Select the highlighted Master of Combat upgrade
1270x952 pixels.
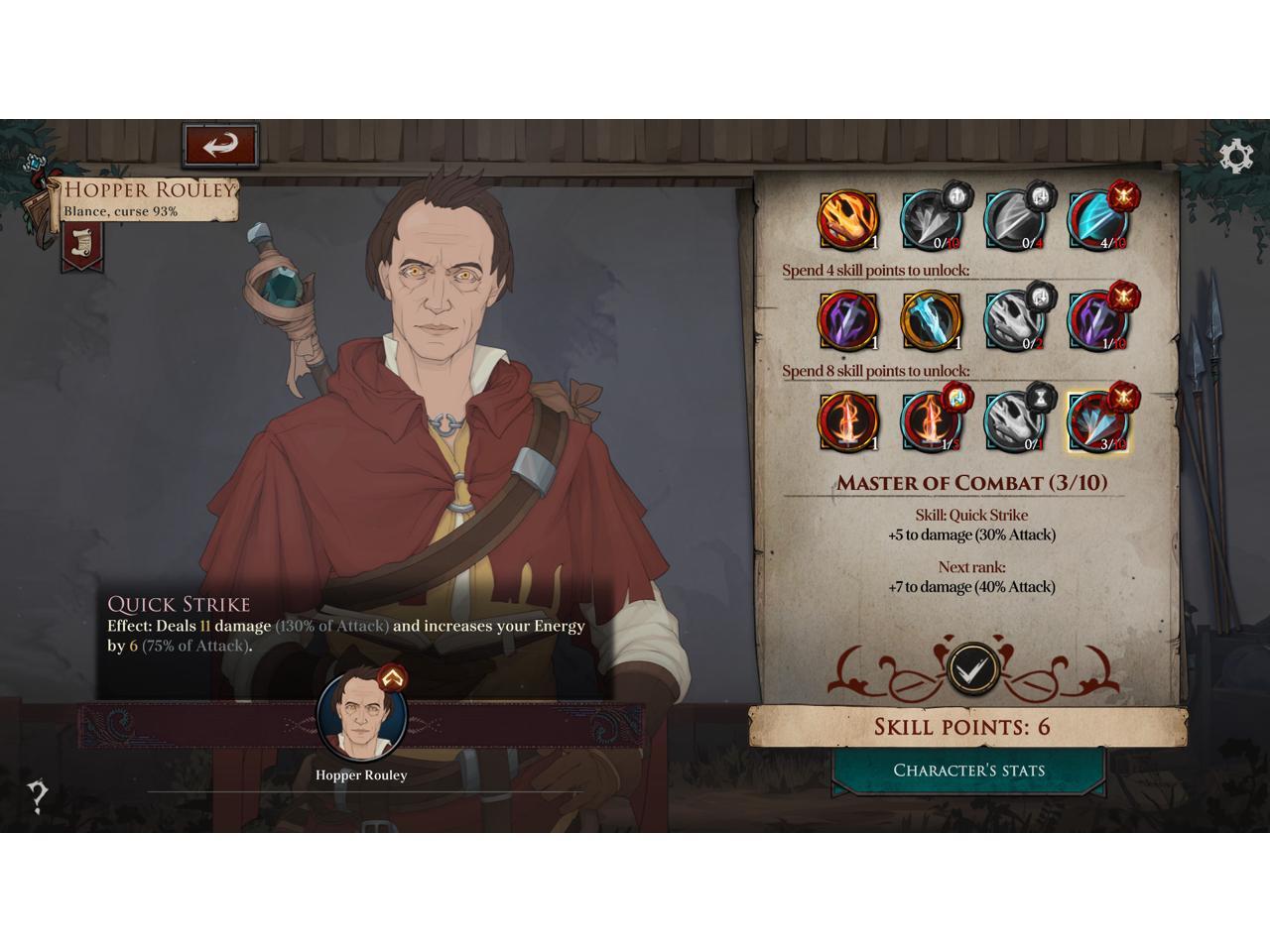pos(1097,421)
